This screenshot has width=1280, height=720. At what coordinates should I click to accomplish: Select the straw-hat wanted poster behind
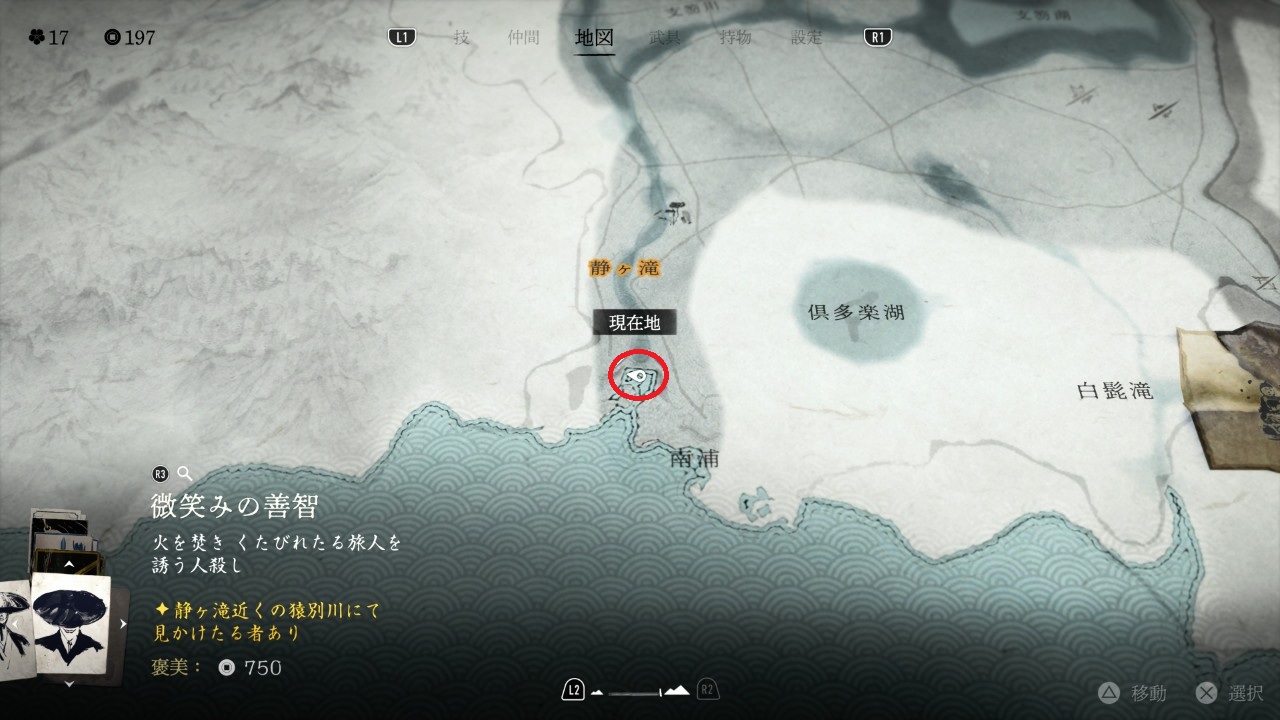pos(14,622)
